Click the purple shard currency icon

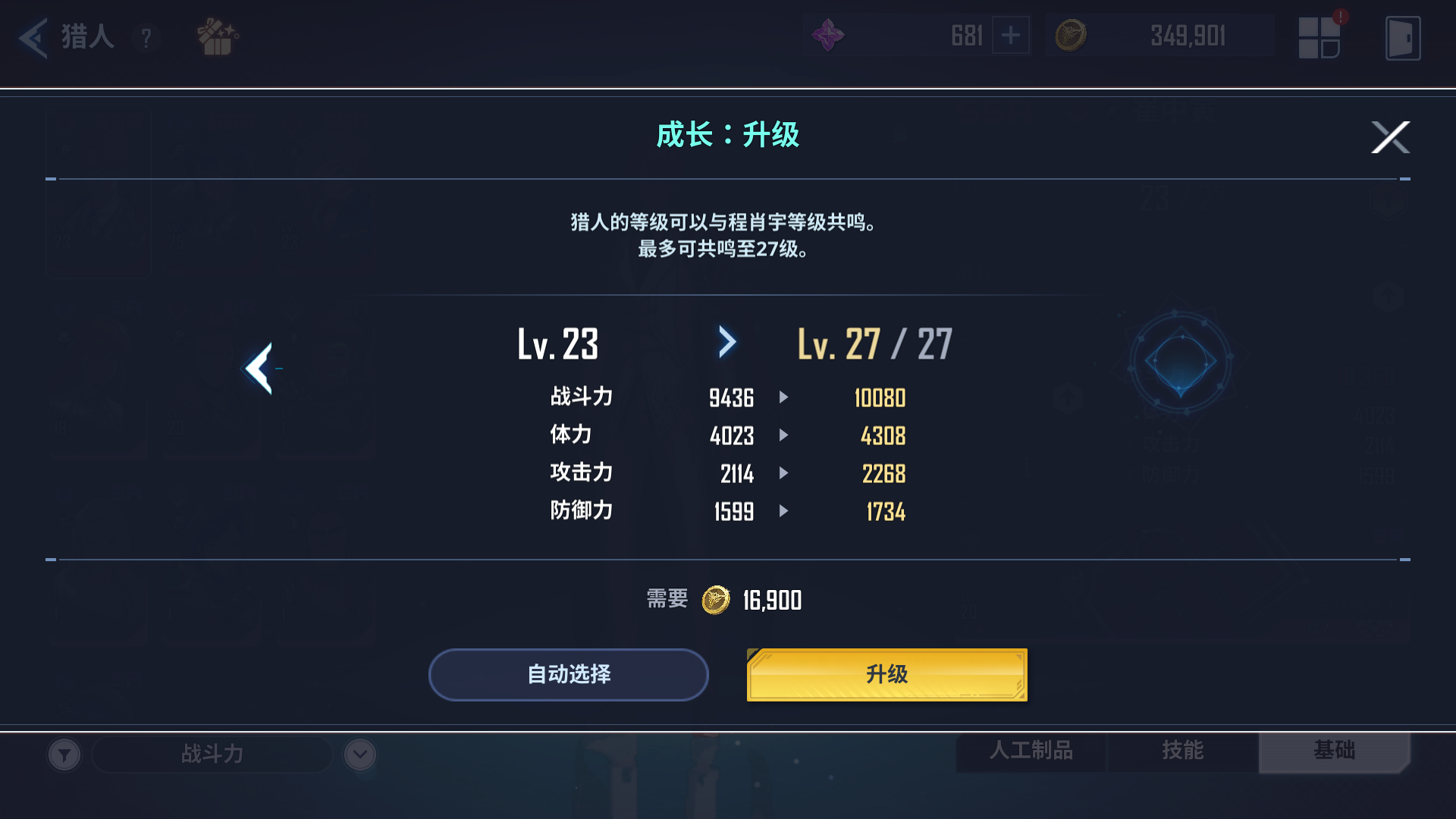click(828, 35)
